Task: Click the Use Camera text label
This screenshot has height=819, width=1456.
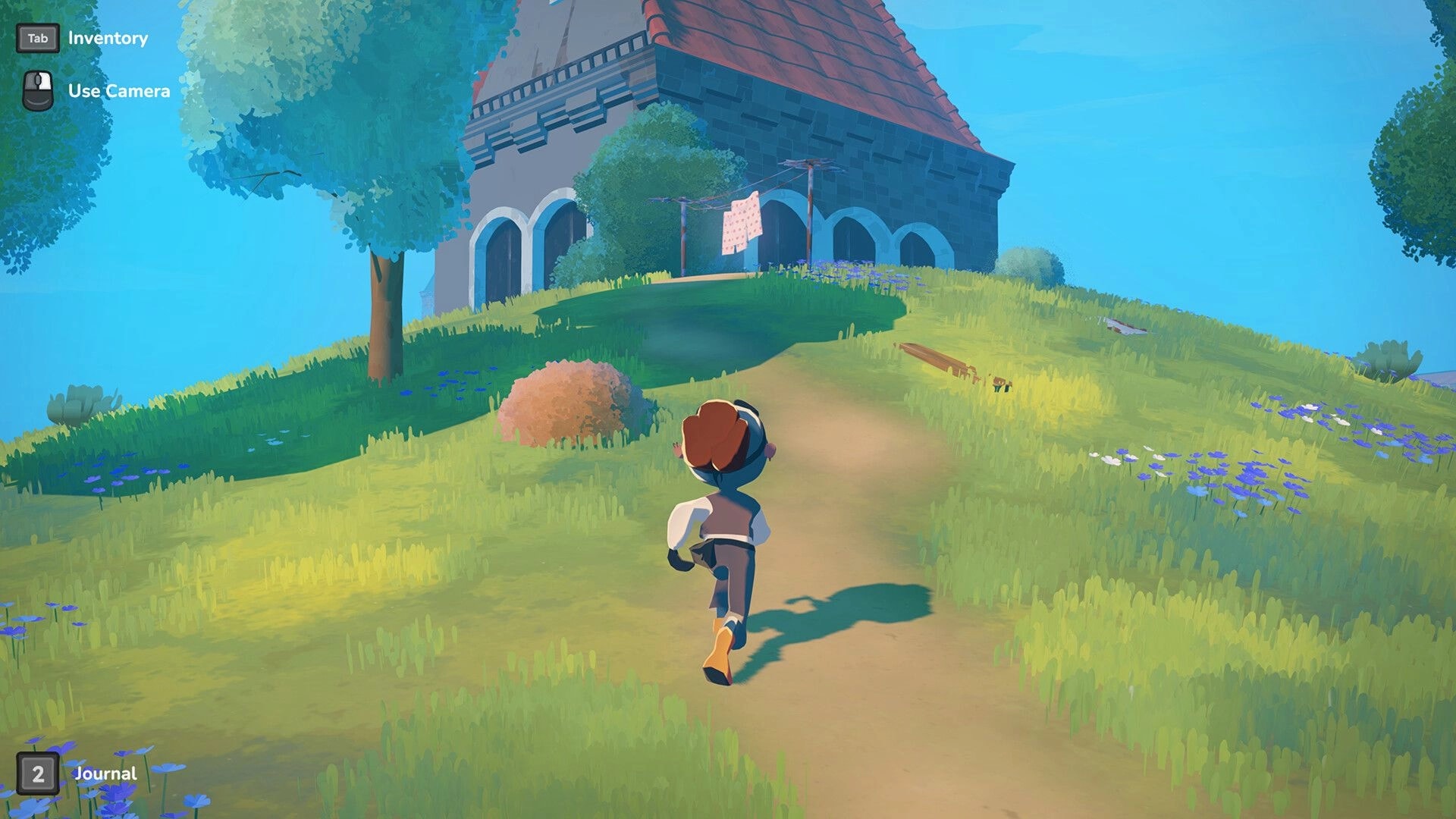Action: click(x=118, y=90)
